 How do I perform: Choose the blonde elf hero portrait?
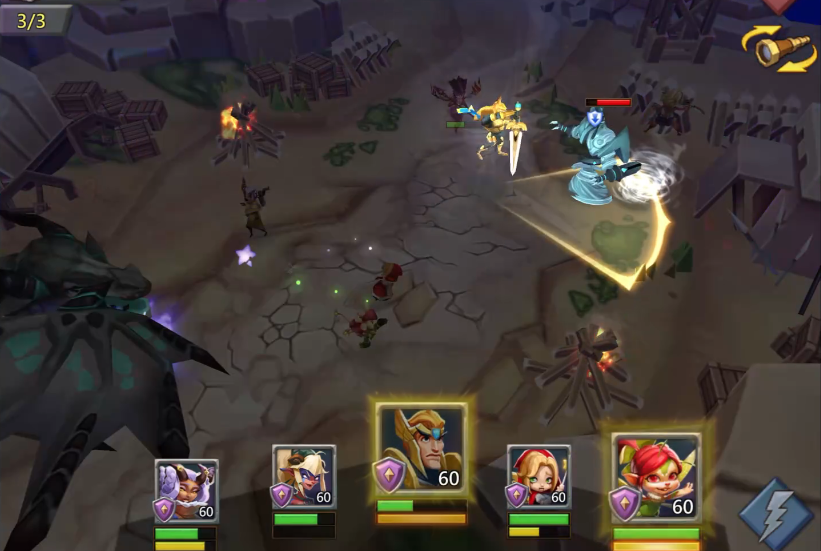(x=304, y=478)
